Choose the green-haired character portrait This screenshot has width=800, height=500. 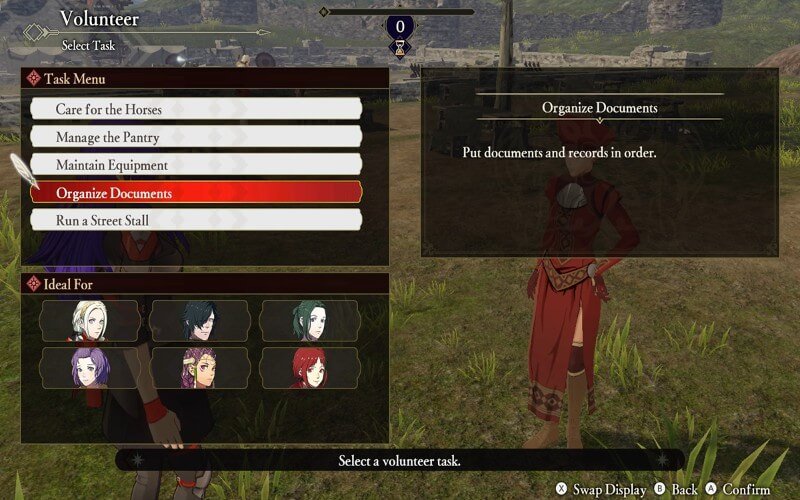[309, 321]
